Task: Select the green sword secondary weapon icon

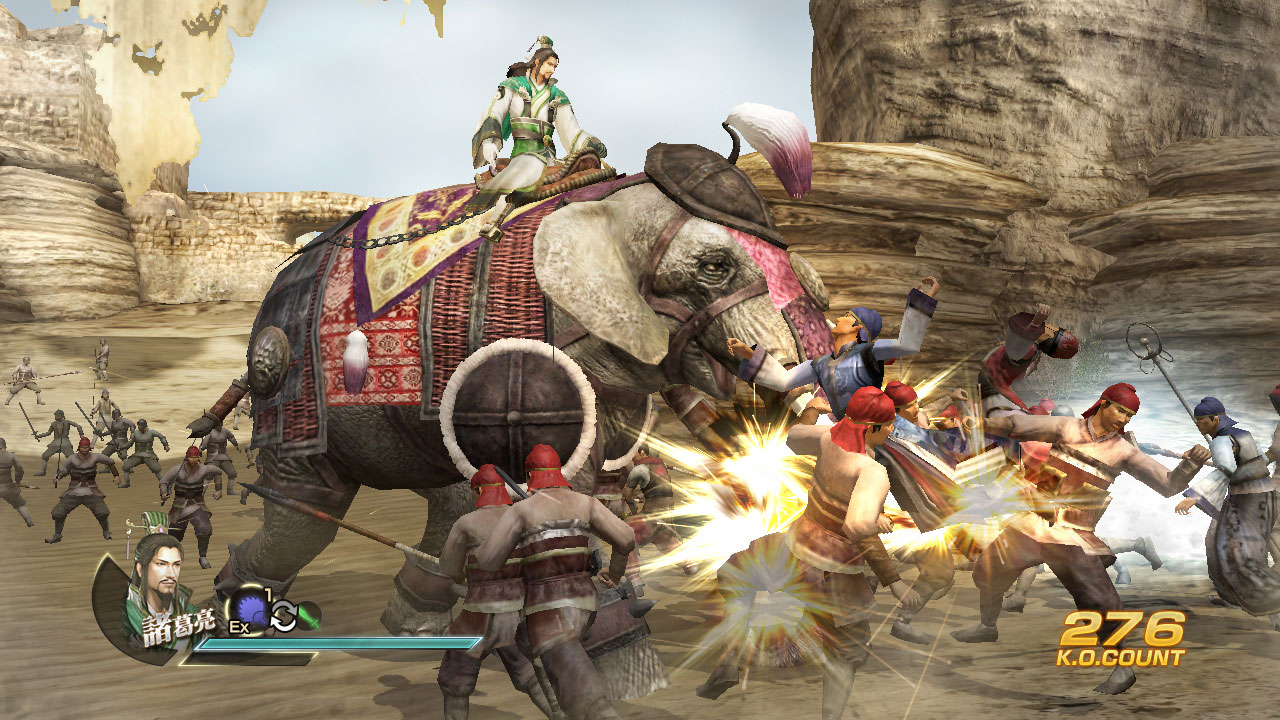Action: click(308, 613)
